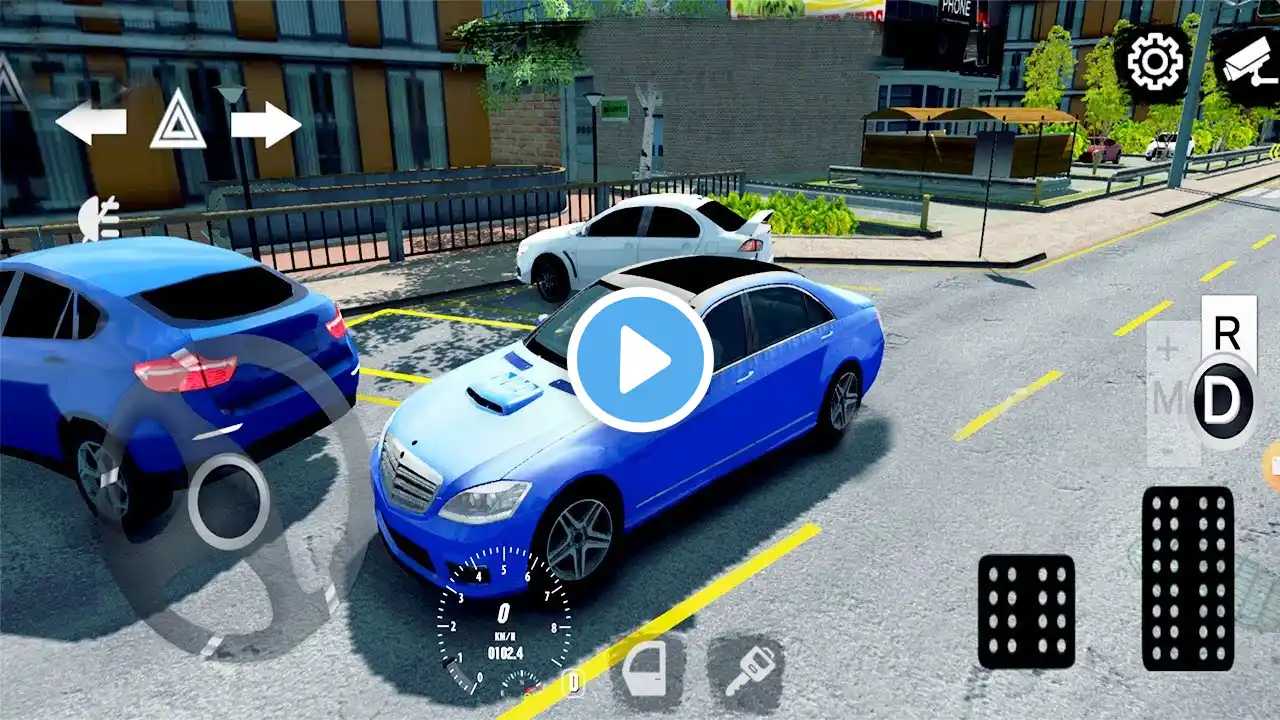Play the video with the blue button
The height and width of the screenshot is (720, 1280).
point(640,359)
